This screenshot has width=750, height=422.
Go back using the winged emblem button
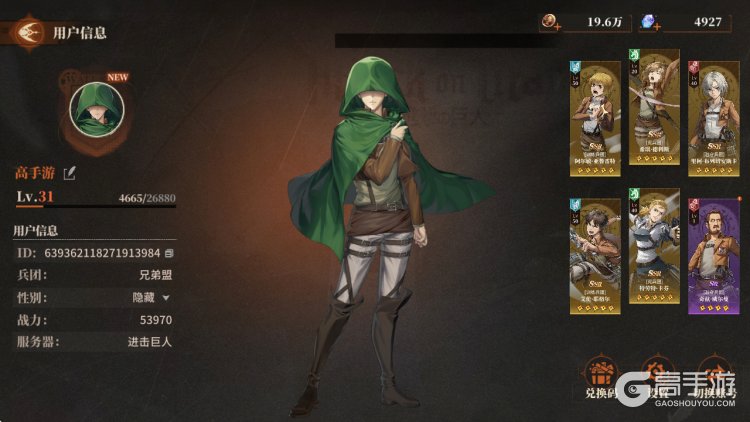pyautogui.click(x=29, y=32)
